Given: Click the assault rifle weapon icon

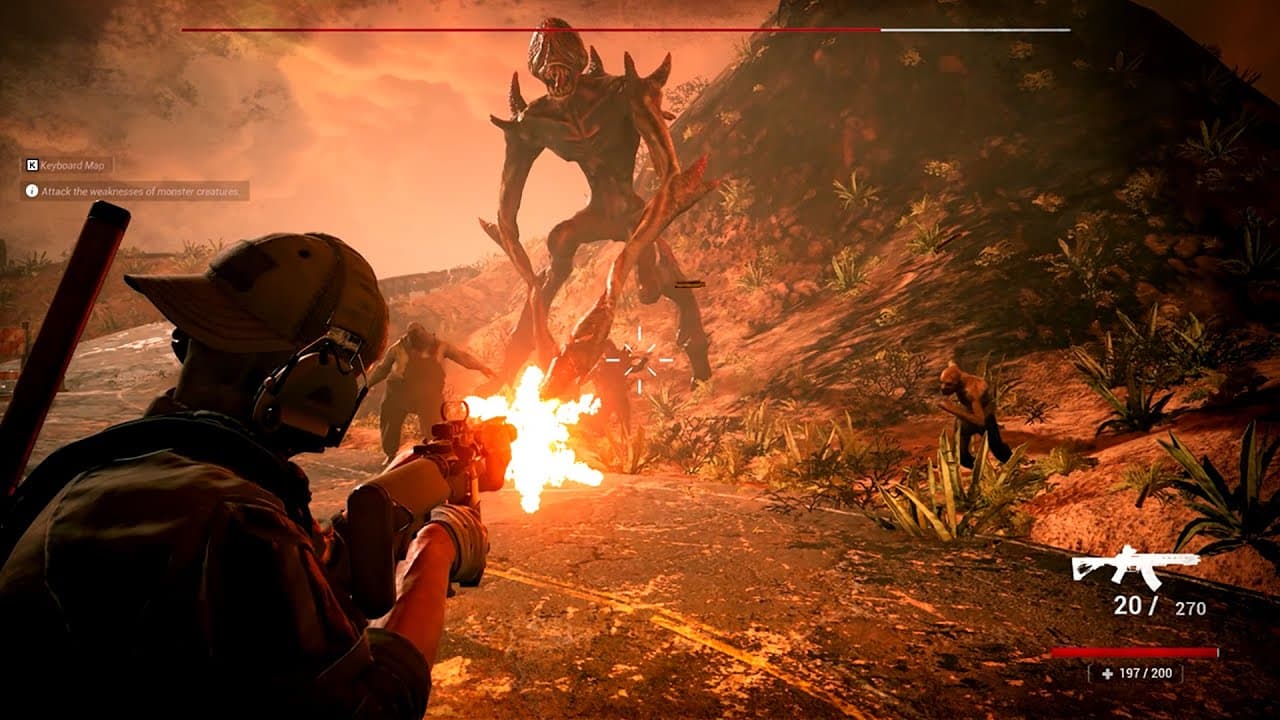Looking at the screenshot, I should (1135, 566).
